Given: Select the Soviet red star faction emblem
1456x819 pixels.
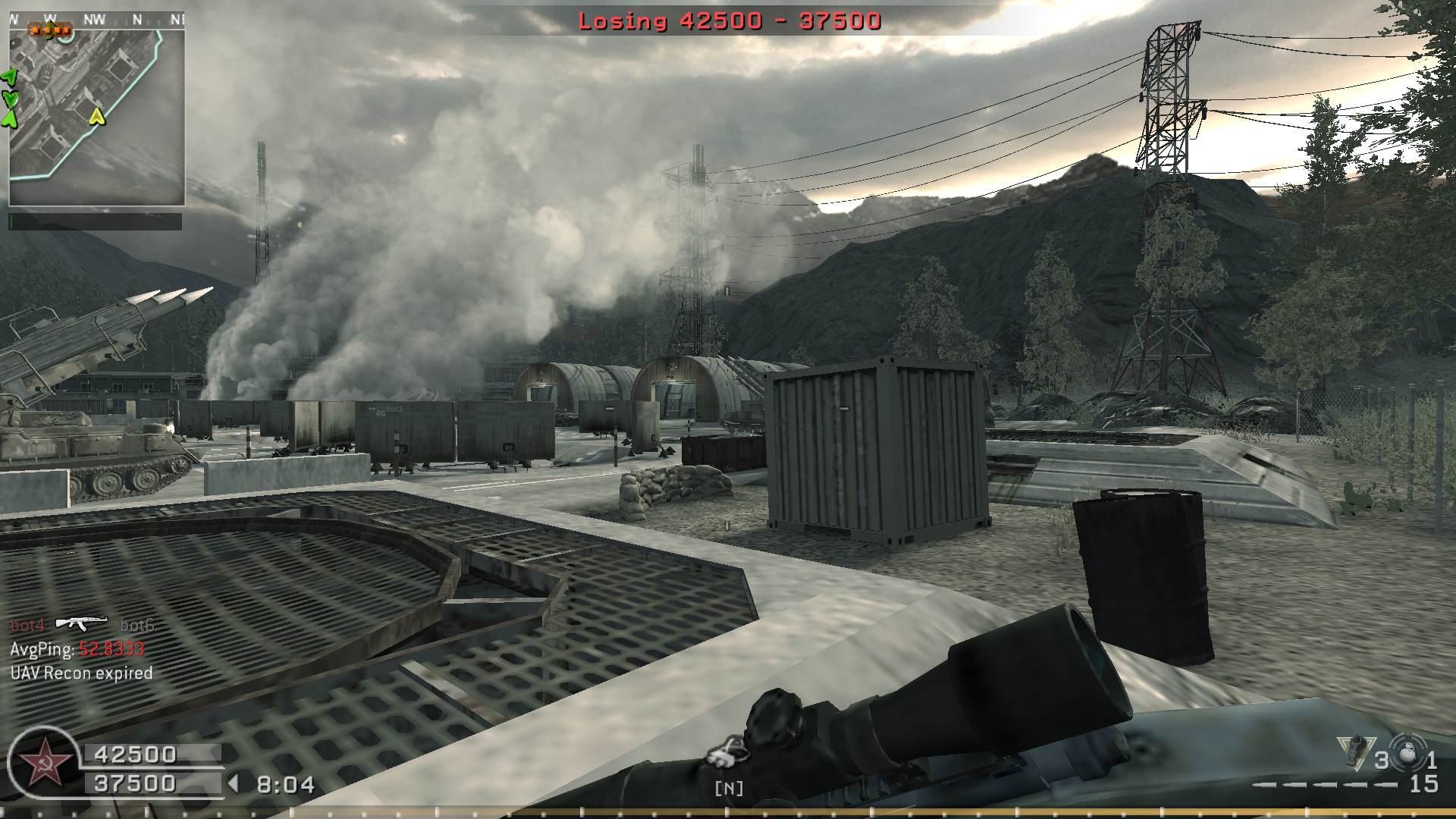Looking at the screenshot, I should point(43,763).
